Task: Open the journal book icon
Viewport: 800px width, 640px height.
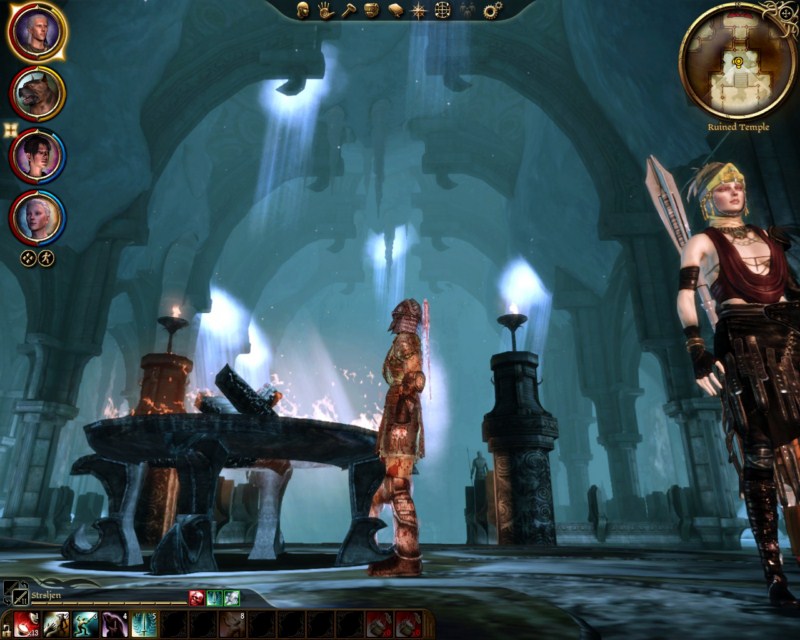Action: 395,10
